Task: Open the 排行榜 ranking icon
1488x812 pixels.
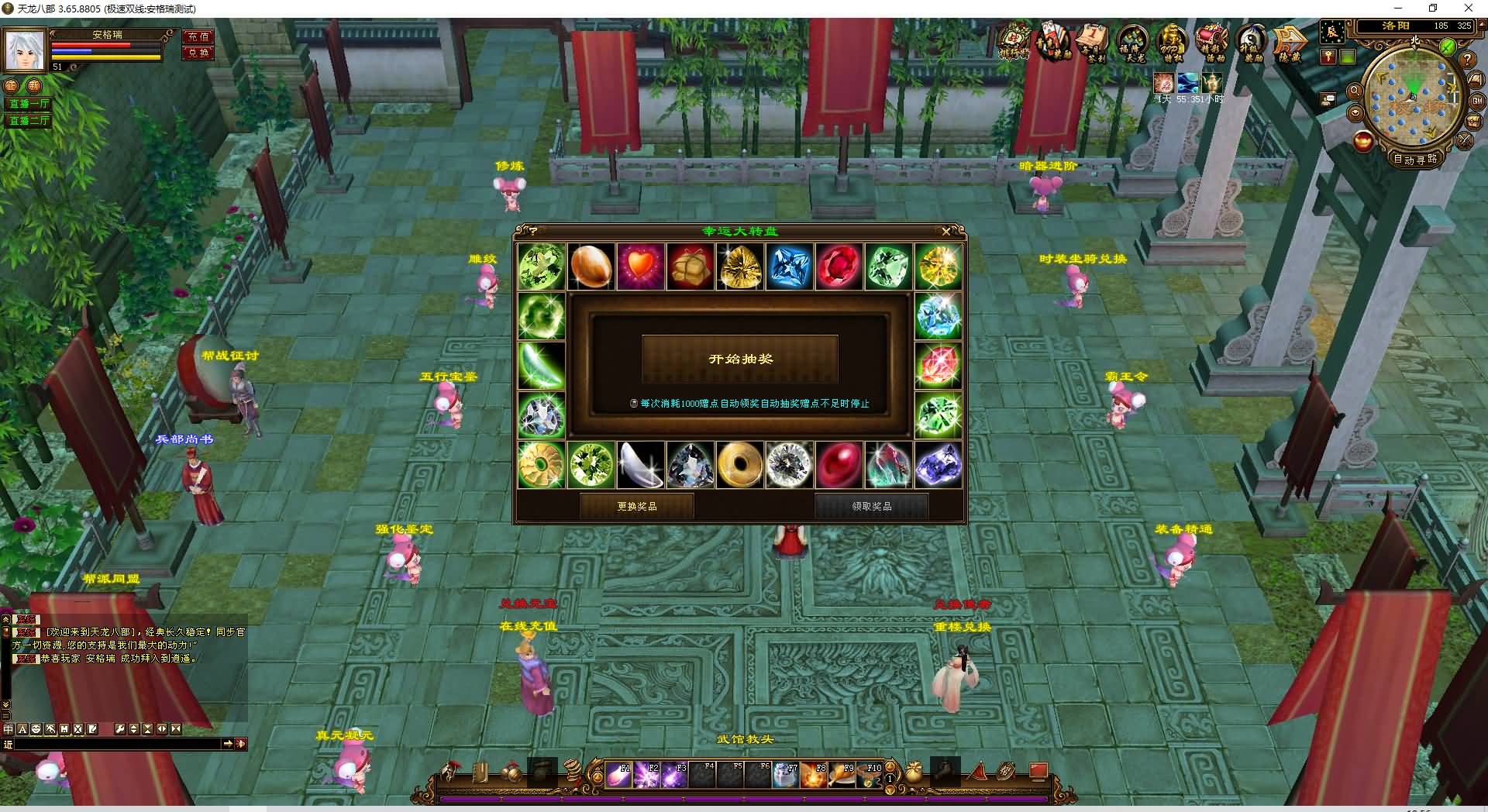Action: click(1014, 41)
